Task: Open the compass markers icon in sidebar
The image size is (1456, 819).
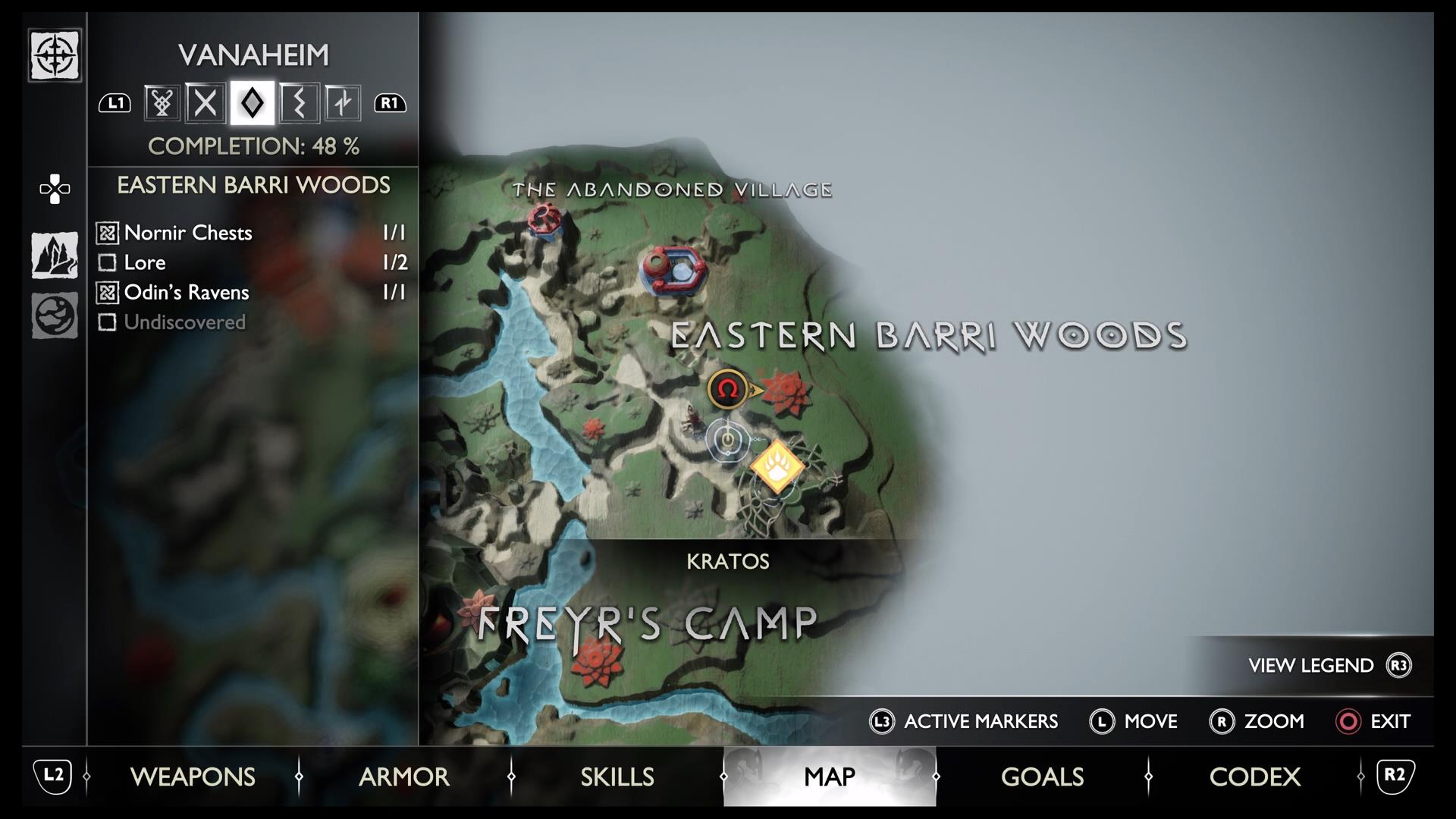Action: [55, 55]
